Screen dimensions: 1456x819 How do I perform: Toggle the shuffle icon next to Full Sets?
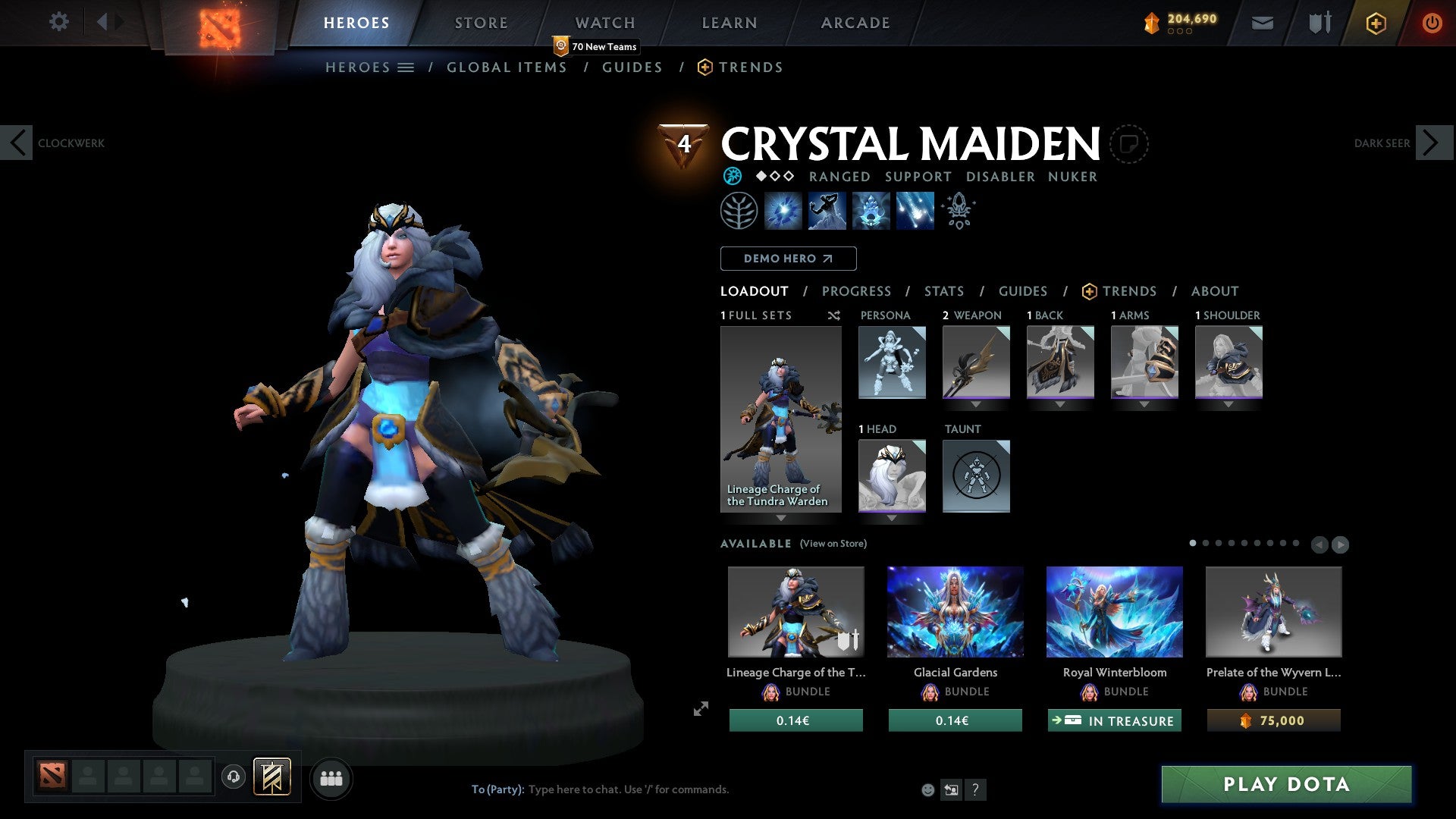[x=833, y=315]
